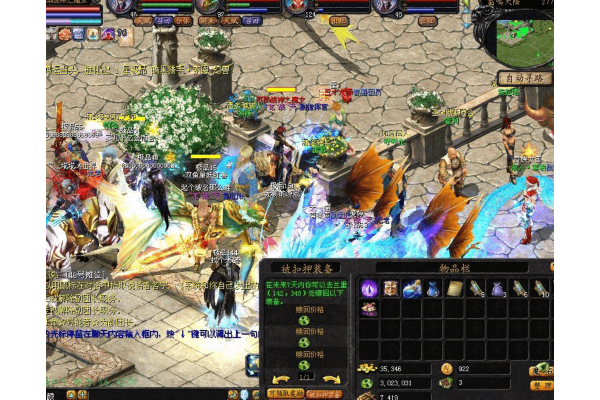Open the 被扣押装备 tab at panel bottom
The height and width of the screenshot is (400, 600).
click(x=324, y=394)
